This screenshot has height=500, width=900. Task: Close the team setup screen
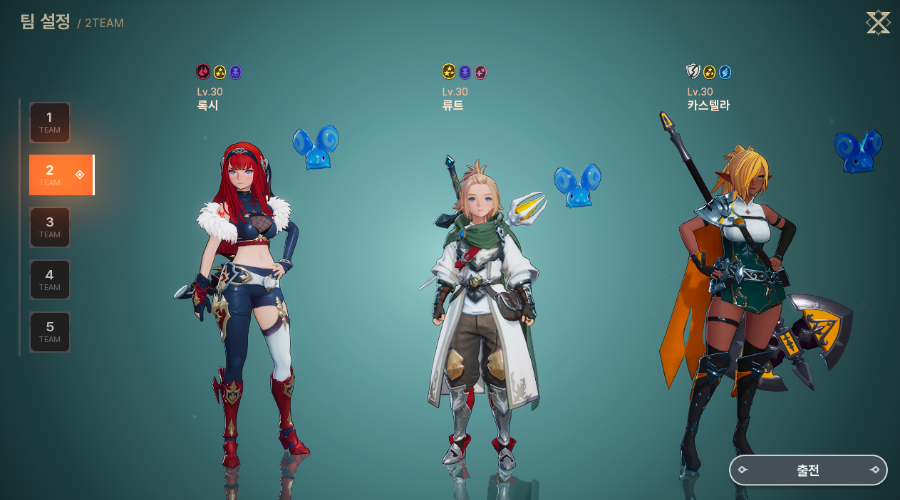(x=877, y=22)
